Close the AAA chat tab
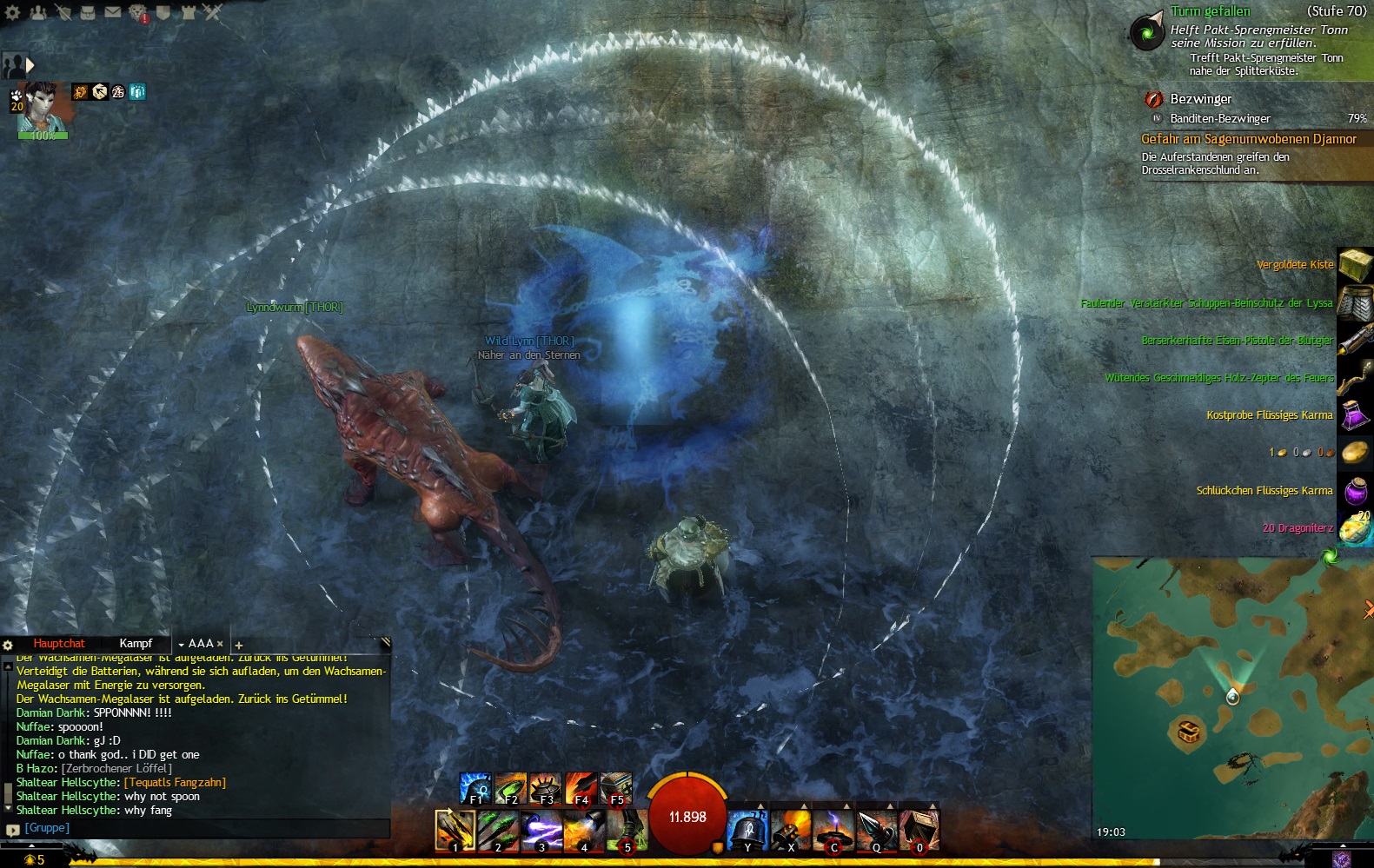 click(220, 644)
